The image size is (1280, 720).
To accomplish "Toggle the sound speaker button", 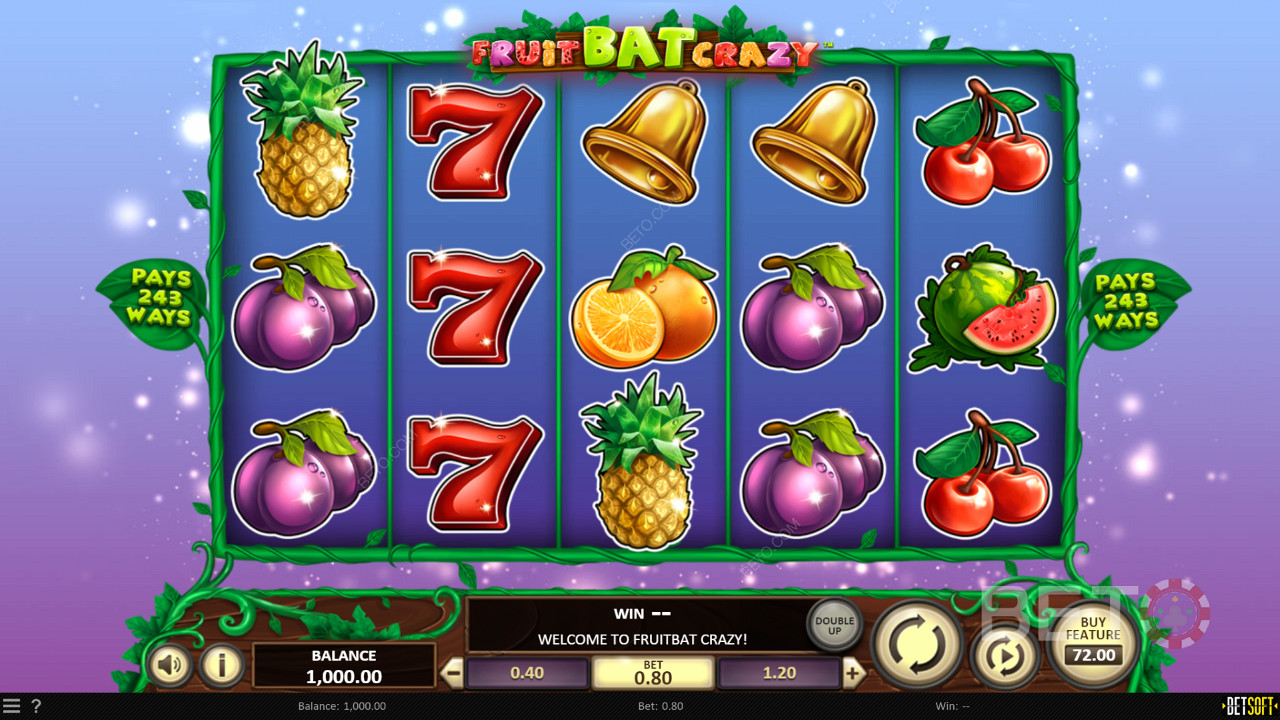I will tap(170, 665).
